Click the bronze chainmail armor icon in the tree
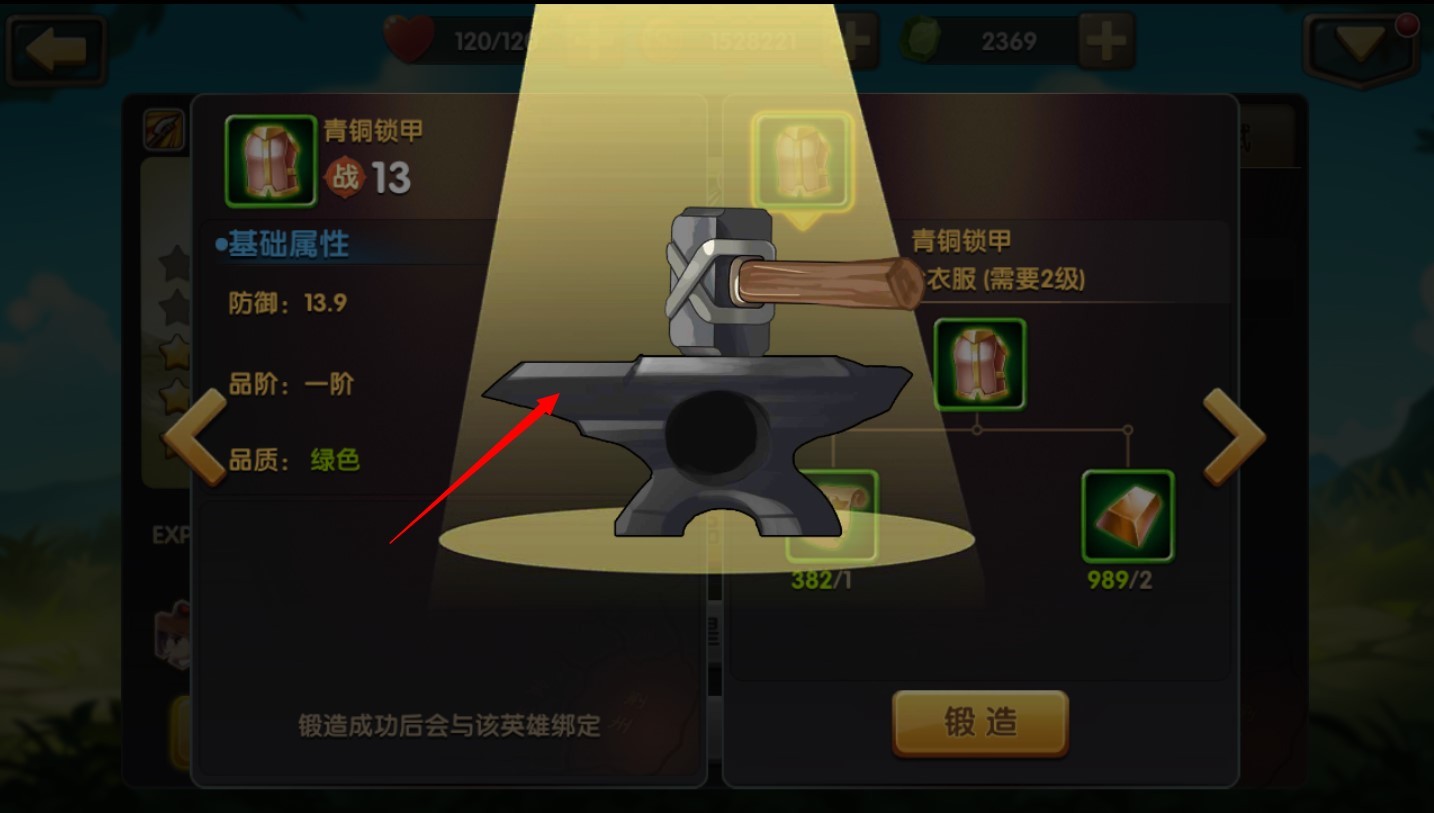 (978, 362)
